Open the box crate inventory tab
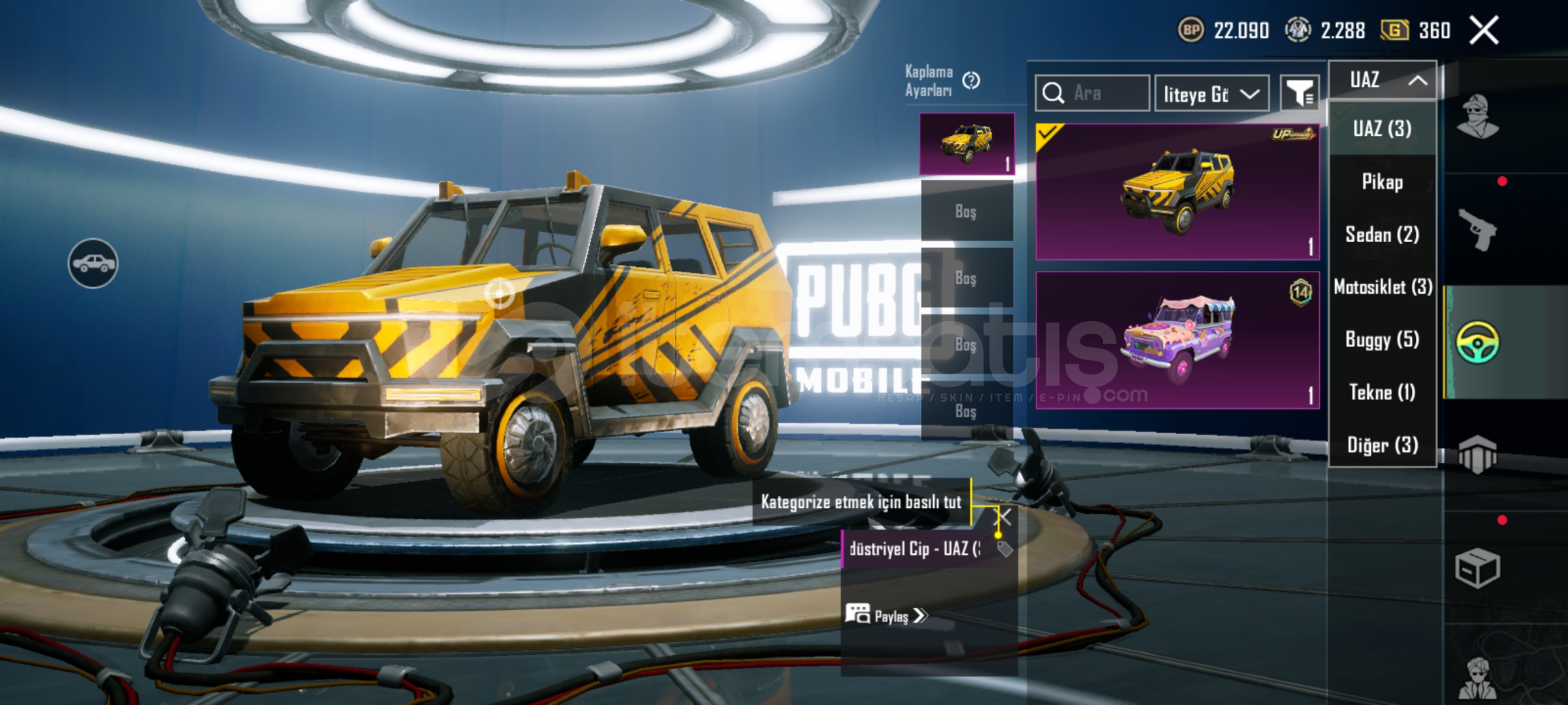This screenshot has width=1568, height=705. point(1477,568)
